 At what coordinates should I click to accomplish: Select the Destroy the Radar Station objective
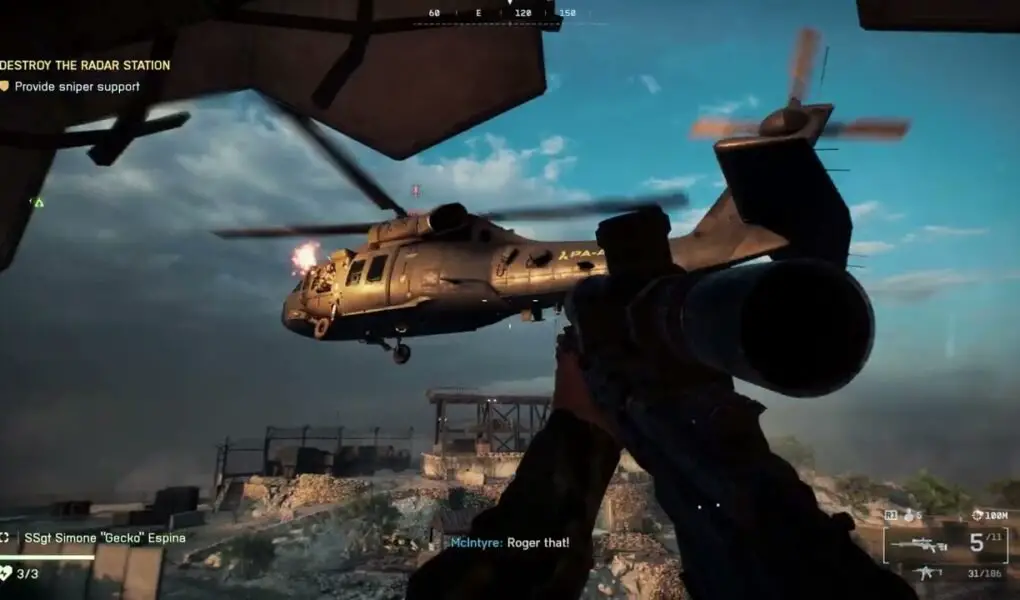pos(85,65)
